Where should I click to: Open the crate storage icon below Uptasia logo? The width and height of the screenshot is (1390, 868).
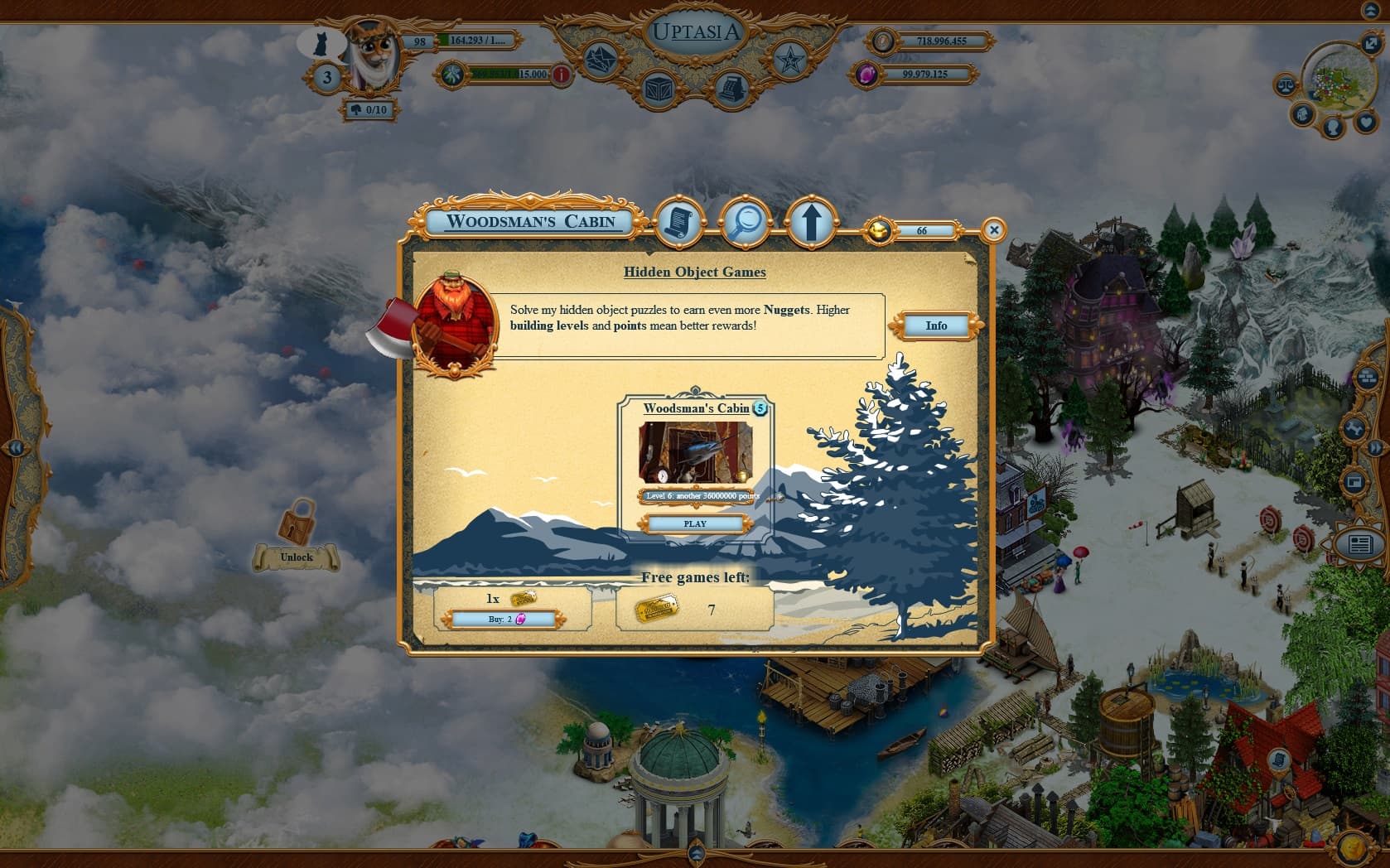[x=657, y=88]
